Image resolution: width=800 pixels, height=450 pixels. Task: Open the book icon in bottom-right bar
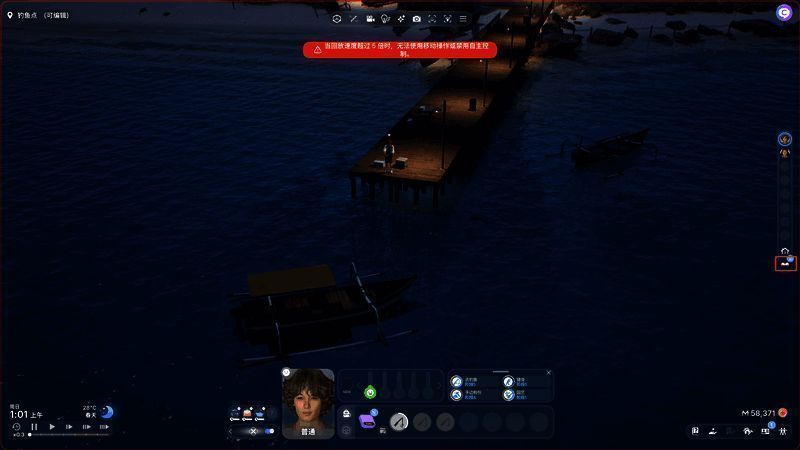[x=695, y=431]
